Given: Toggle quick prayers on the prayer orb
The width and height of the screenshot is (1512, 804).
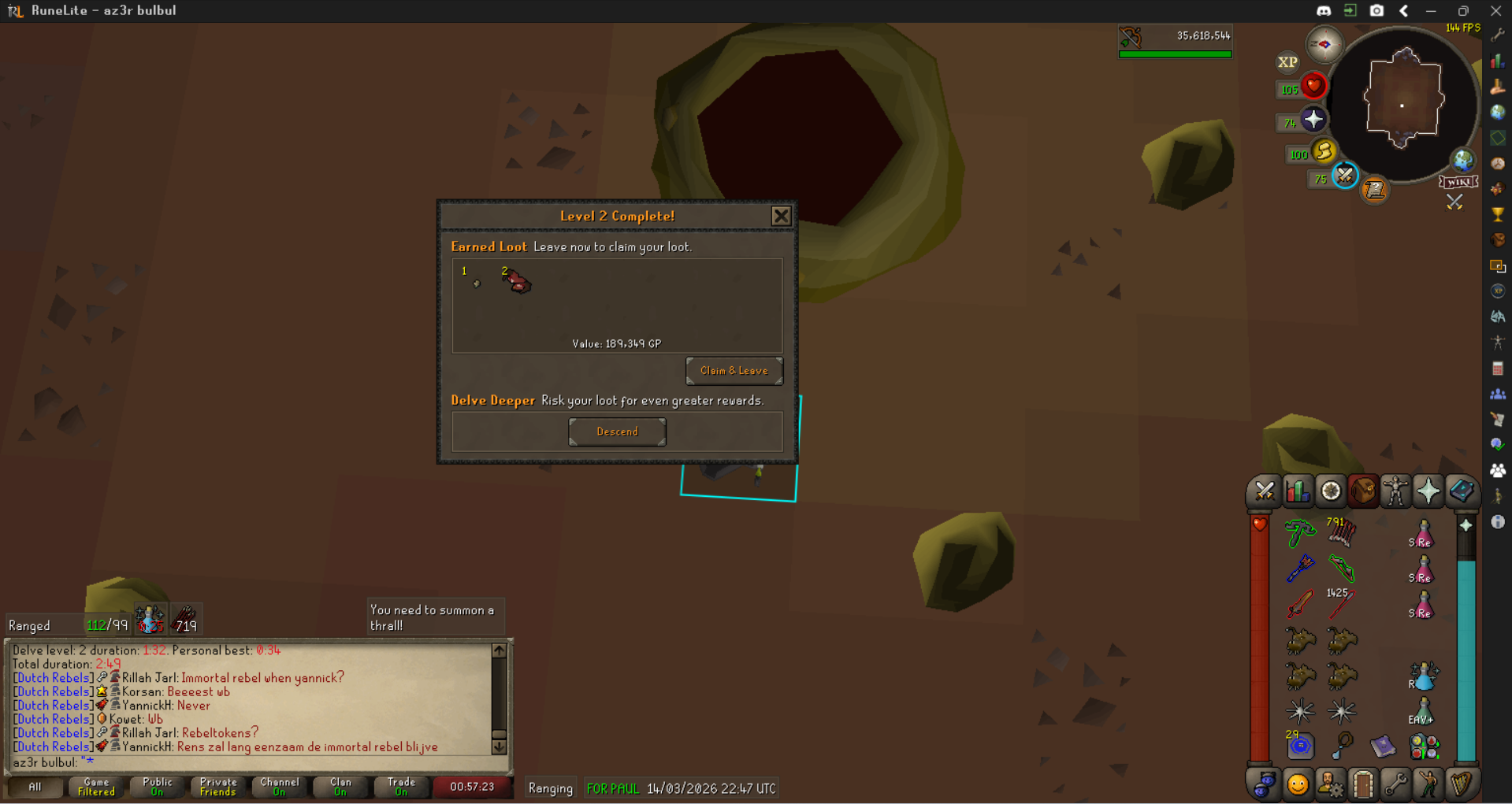Looking at the screenshot, I should (x=1313, y=120).
